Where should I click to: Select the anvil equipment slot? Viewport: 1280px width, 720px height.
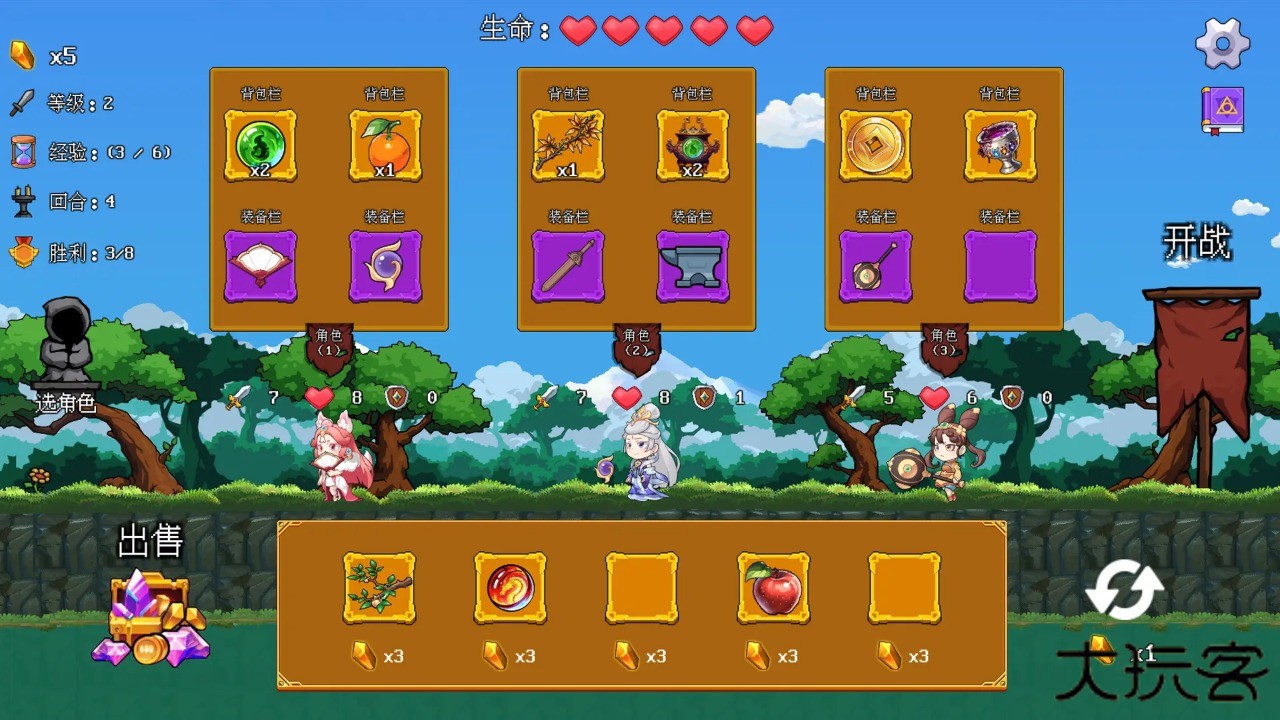693,266
